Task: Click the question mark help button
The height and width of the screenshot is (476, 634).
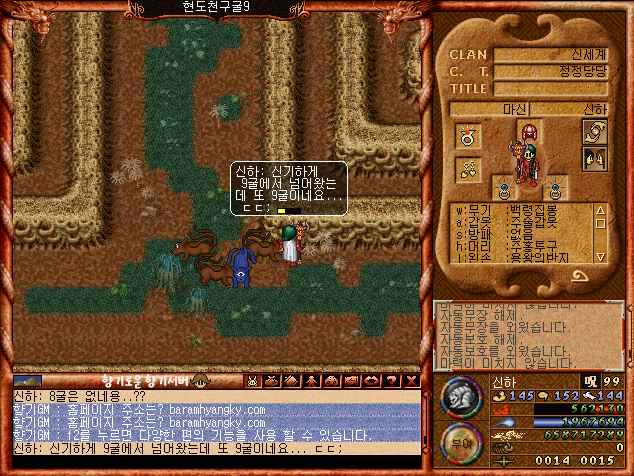Action: pos(391,381)
